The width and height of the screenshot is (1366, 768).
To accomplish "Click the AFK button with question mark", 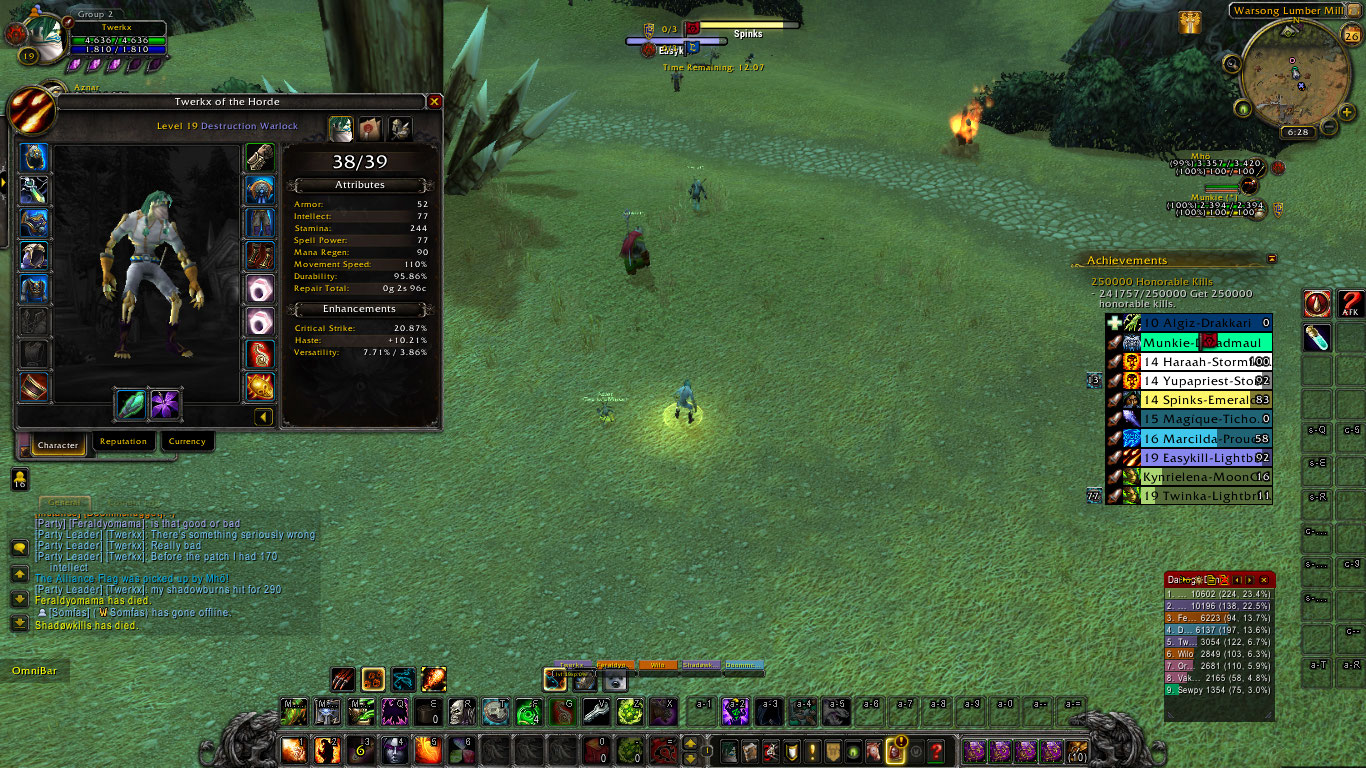I will [x=1351, y=304].
